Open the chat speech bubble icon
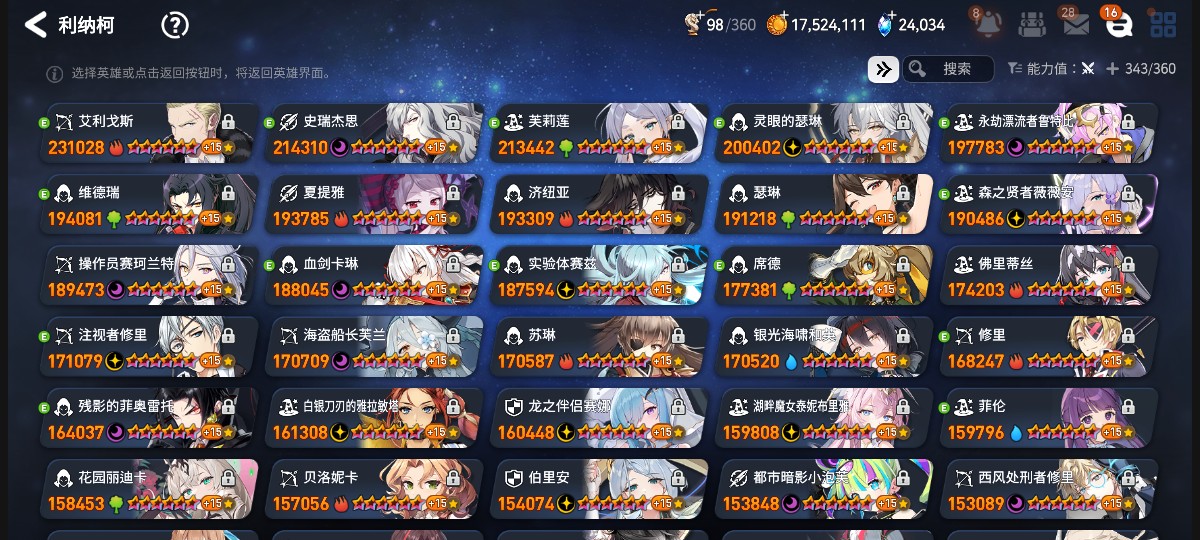Screen dimensions: 1200x540 (x=1119, y=24)
